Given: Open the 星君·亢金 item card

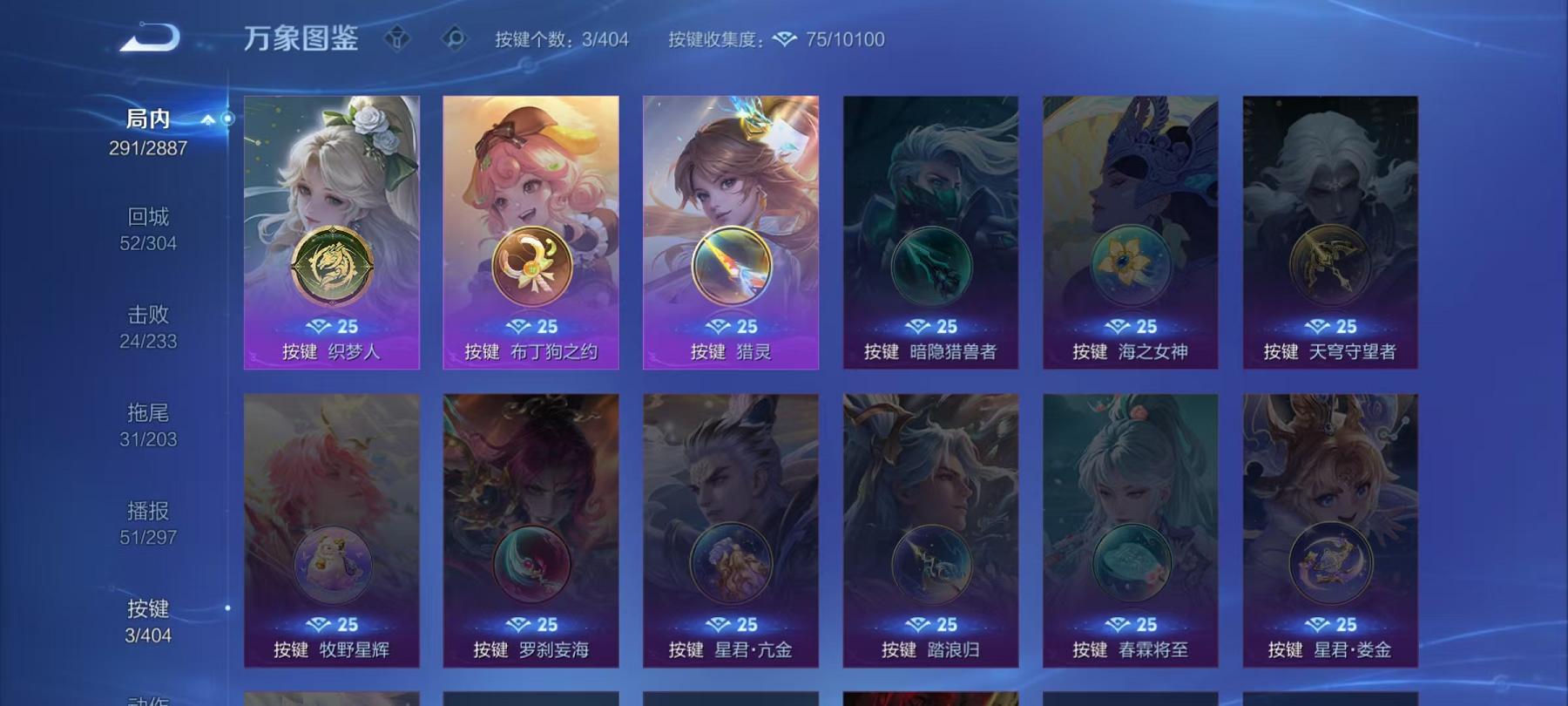Looking at the screenshot, I should click(730, 540).
